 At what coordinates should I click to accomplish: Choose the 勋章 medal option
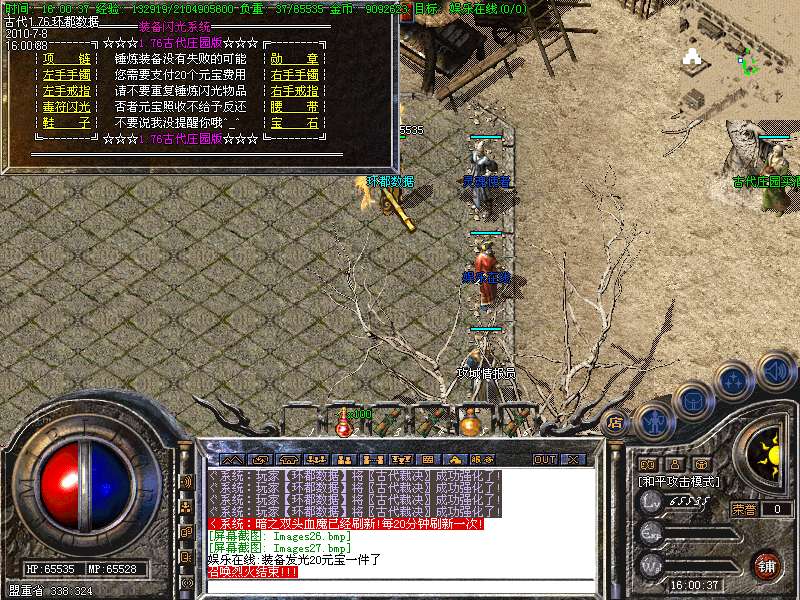pos(294,59)
